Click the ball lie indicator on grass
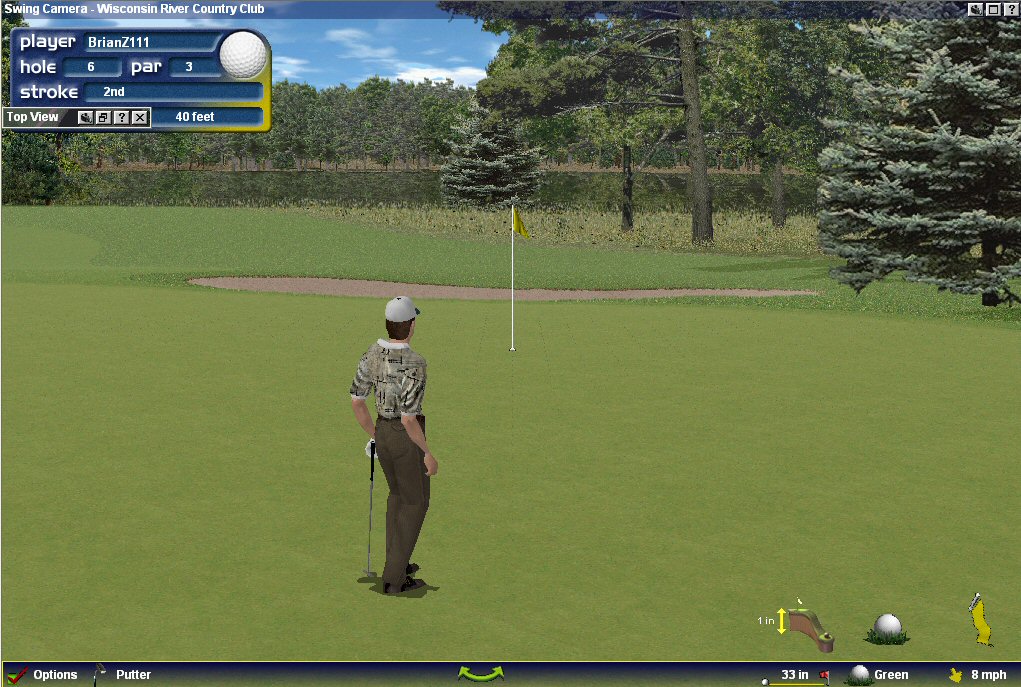1021x687 pixels. [887, 628]
